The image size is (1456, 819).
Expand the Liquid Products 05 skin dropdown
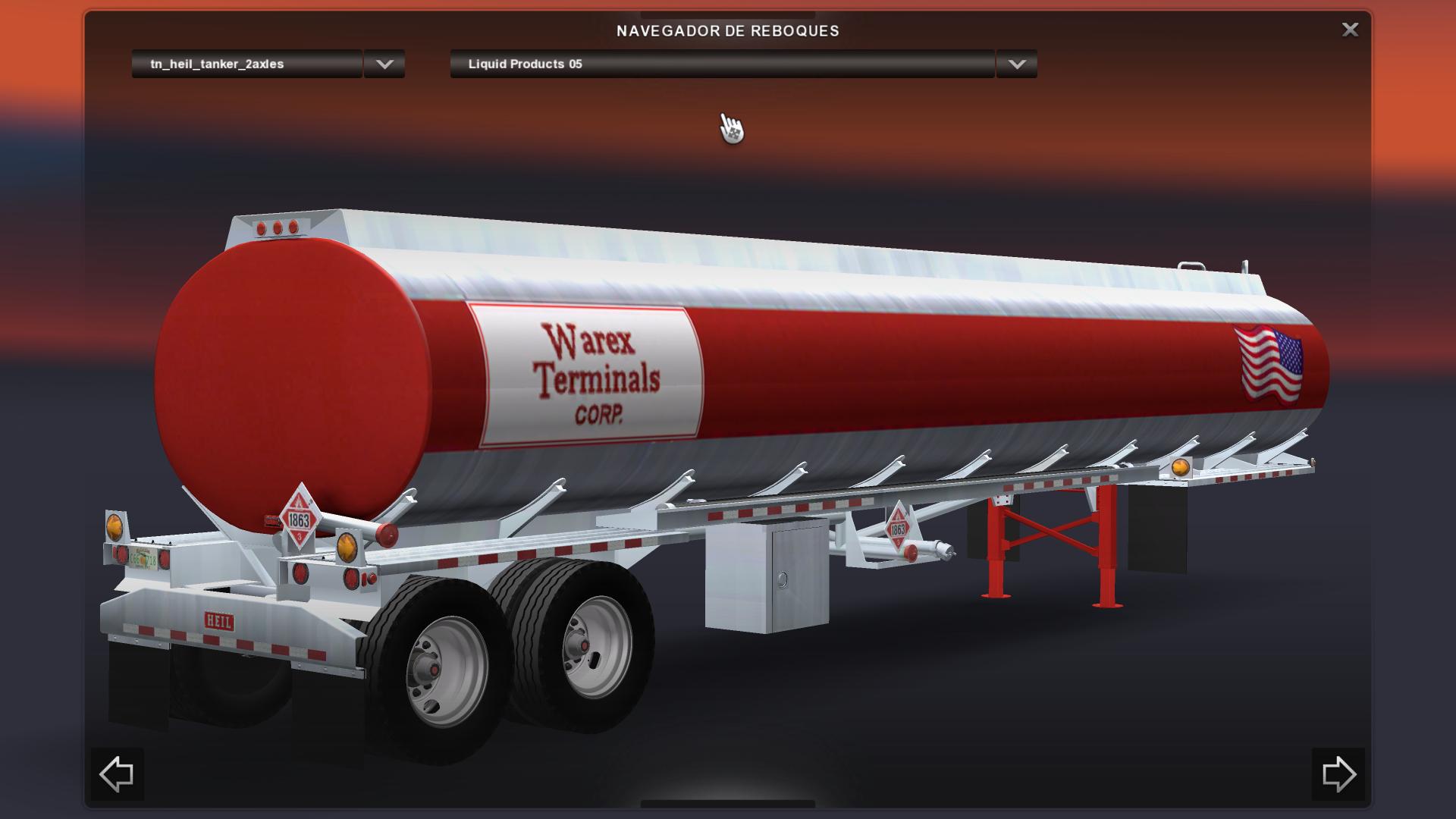[721, 64]
